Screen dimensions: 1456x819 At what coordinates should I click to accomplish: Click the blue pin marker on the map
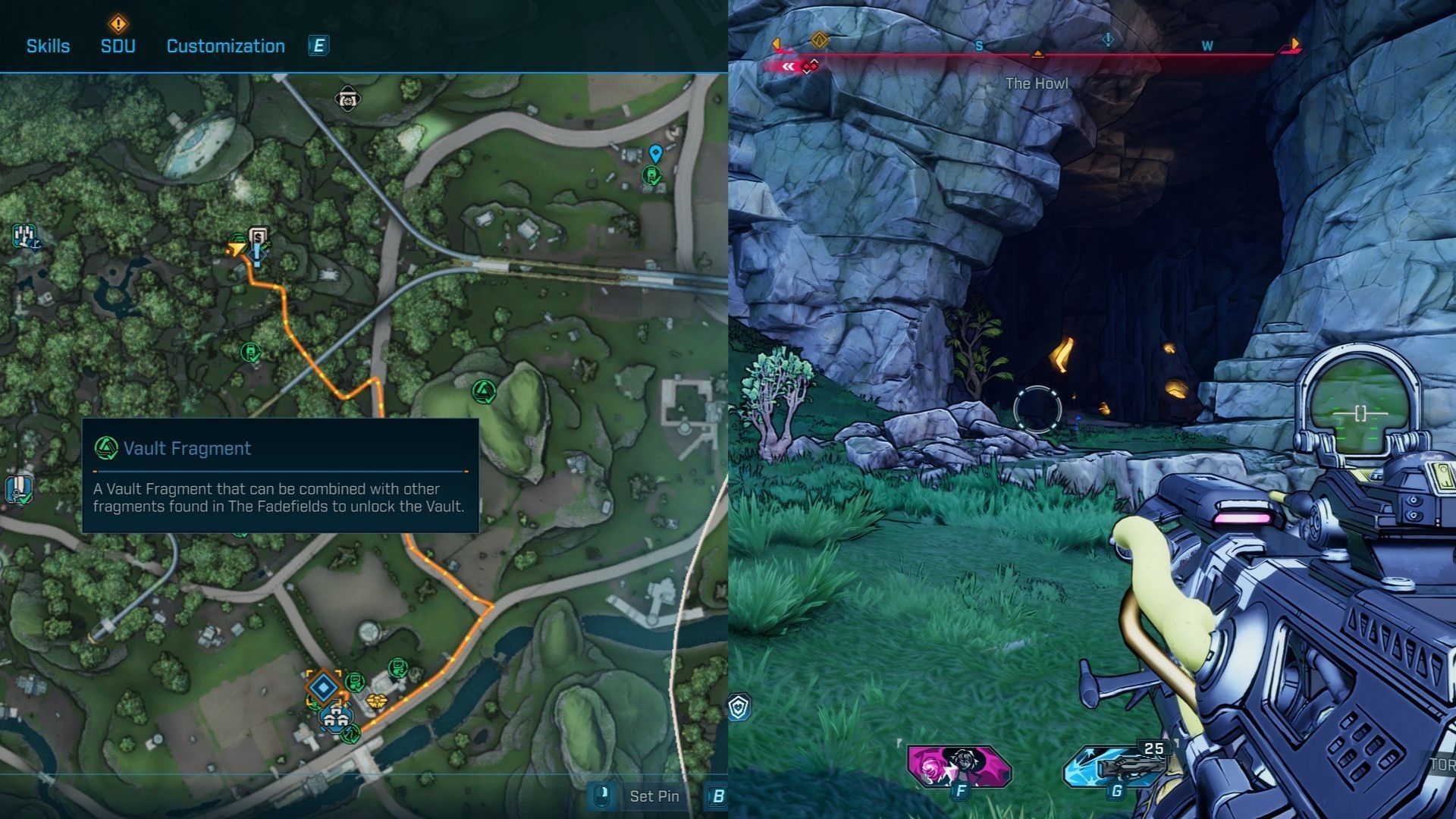(x=656, y=154)
